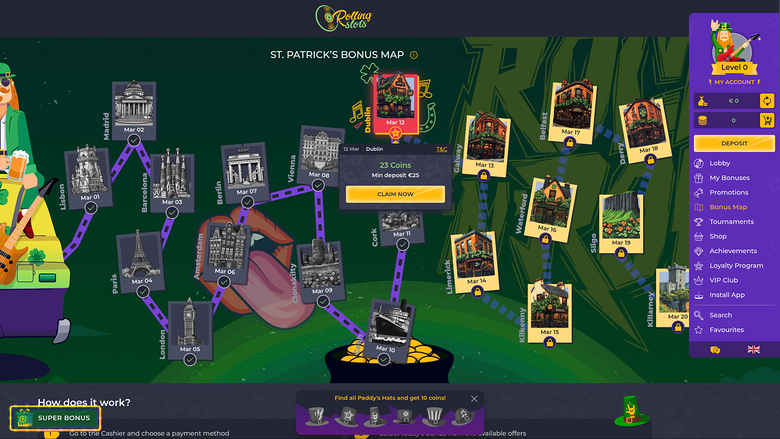The height and width of the screenshot is (439, 780).
Task: Select the Mar 13 Galway map card
Action: [486, 147]
